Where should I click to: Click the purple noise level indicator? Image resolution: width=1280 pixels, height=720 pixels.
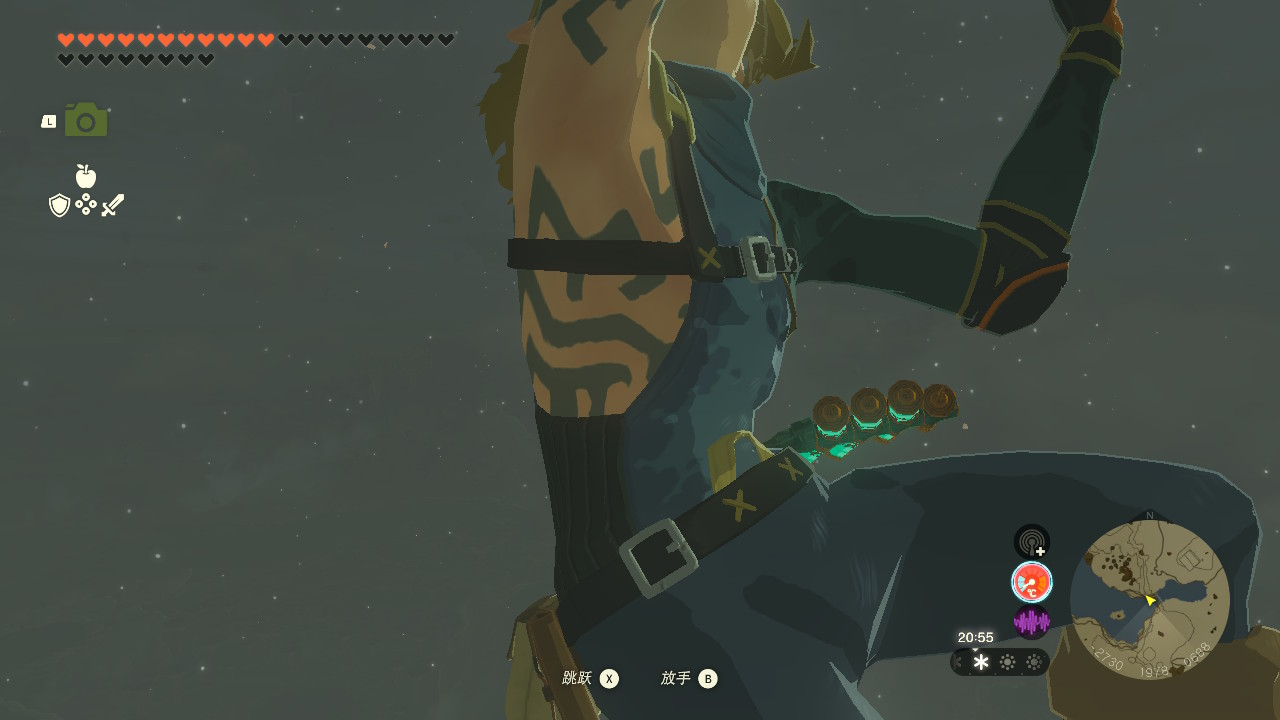1032,622
